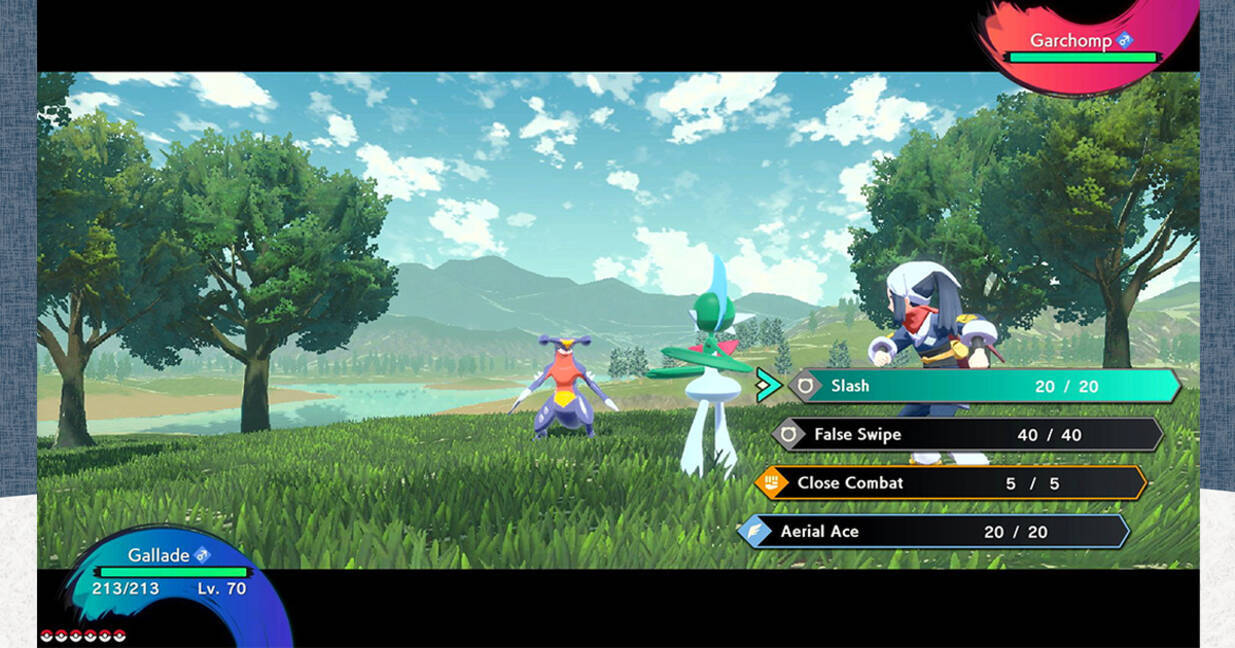Pick the Close Combat move
This screenshot has height=648, width=1235.
click(950, 483)
